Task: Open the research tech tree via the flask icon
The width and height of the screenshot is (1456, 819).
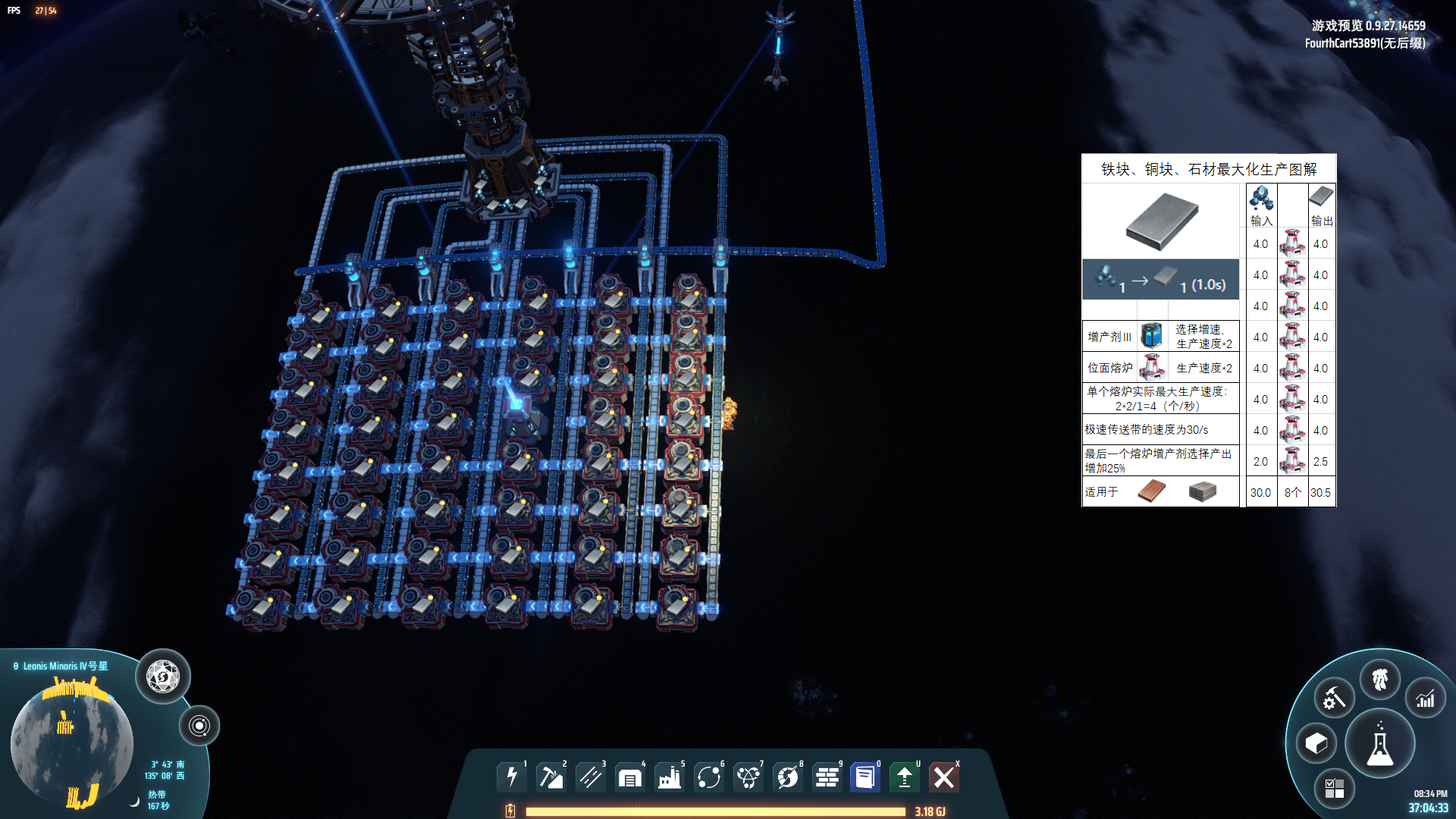Action: pos(1382,744)
